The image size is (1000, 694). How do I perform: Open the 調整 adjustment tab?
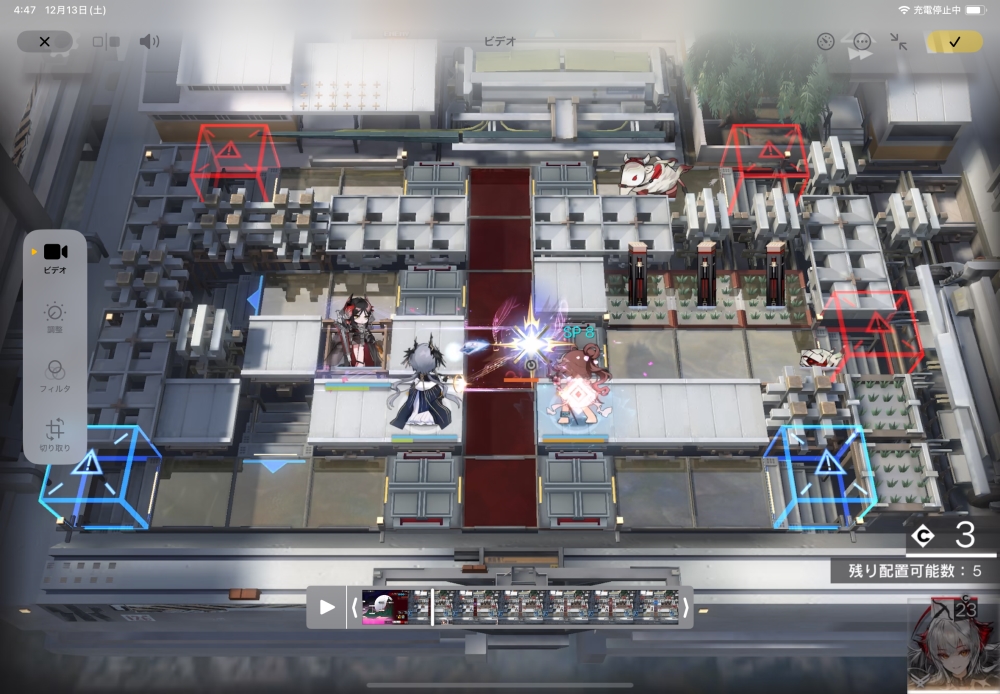(x=55, y=318)
